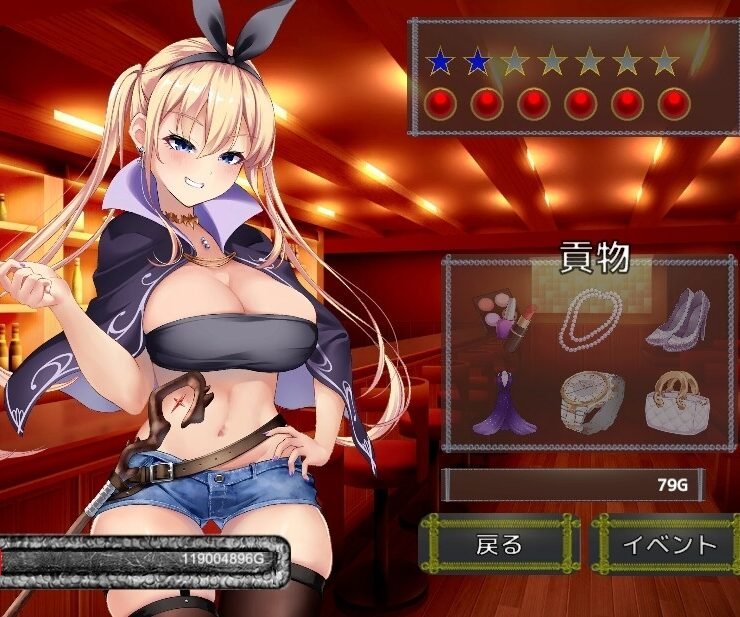This screenshot has height=617, width=740.
Task: Open the イベント event button
Action: [669, 544]
